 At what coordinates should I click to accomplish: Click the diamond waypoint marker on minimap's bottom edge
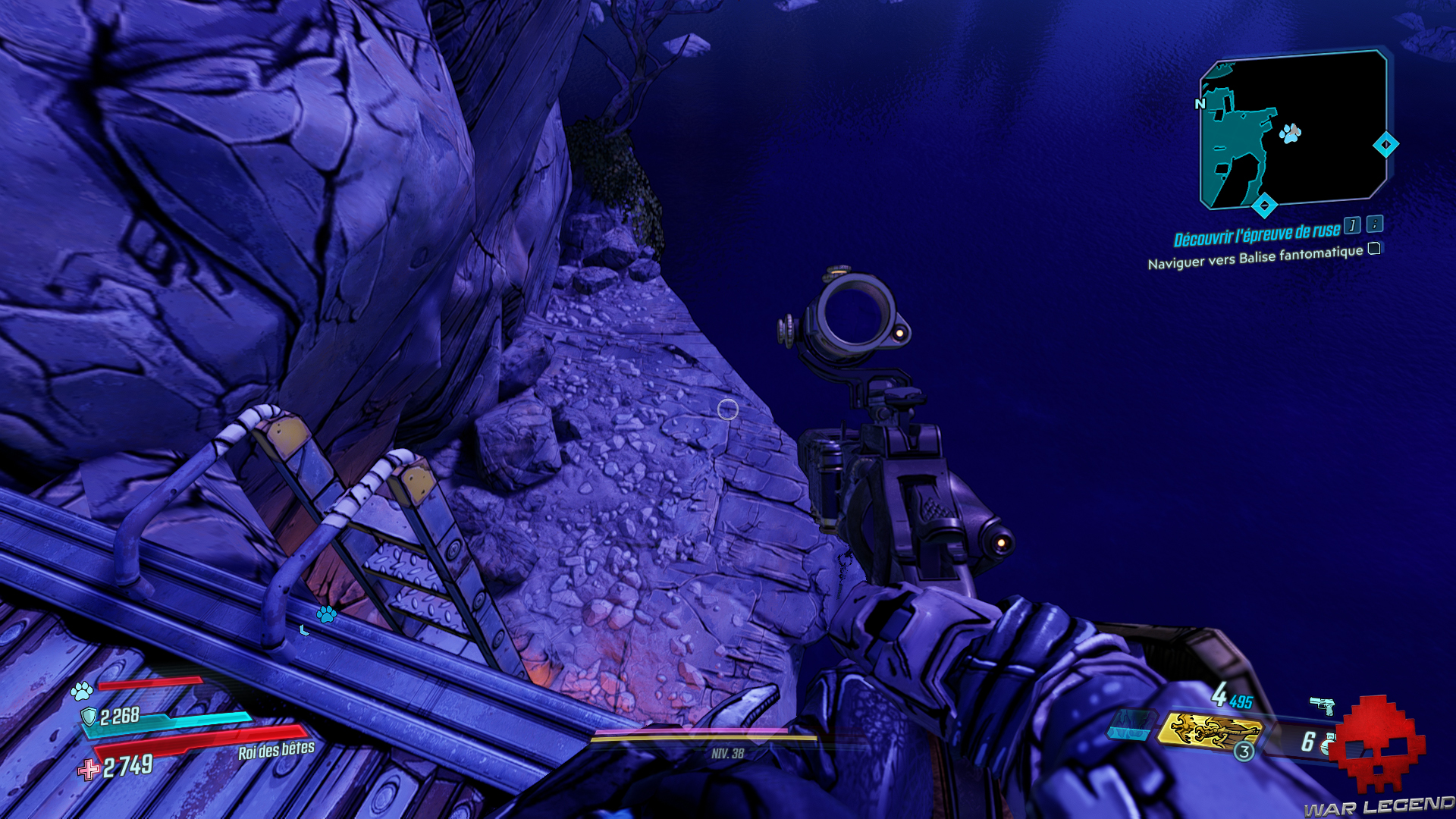pos(1264,205)
